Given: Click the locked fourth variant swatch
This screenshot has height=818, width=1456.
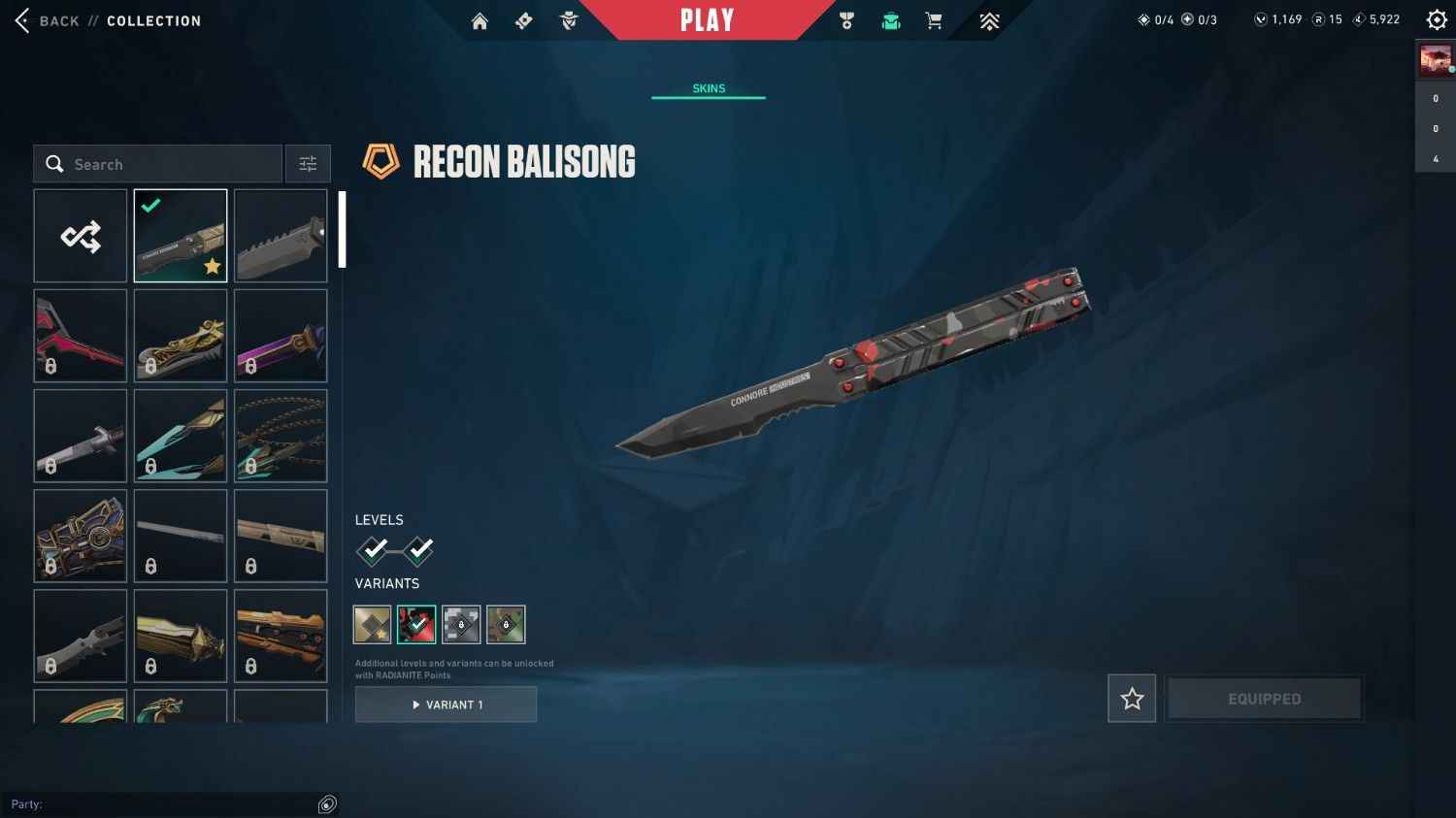Looking at the screenshot, I should click(x=506, y=624).
